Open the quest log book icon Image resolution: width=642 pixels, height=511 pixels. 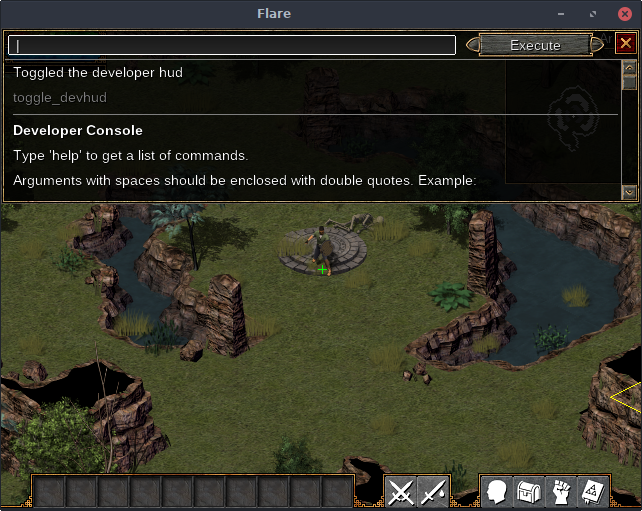[x=593, y=492]
